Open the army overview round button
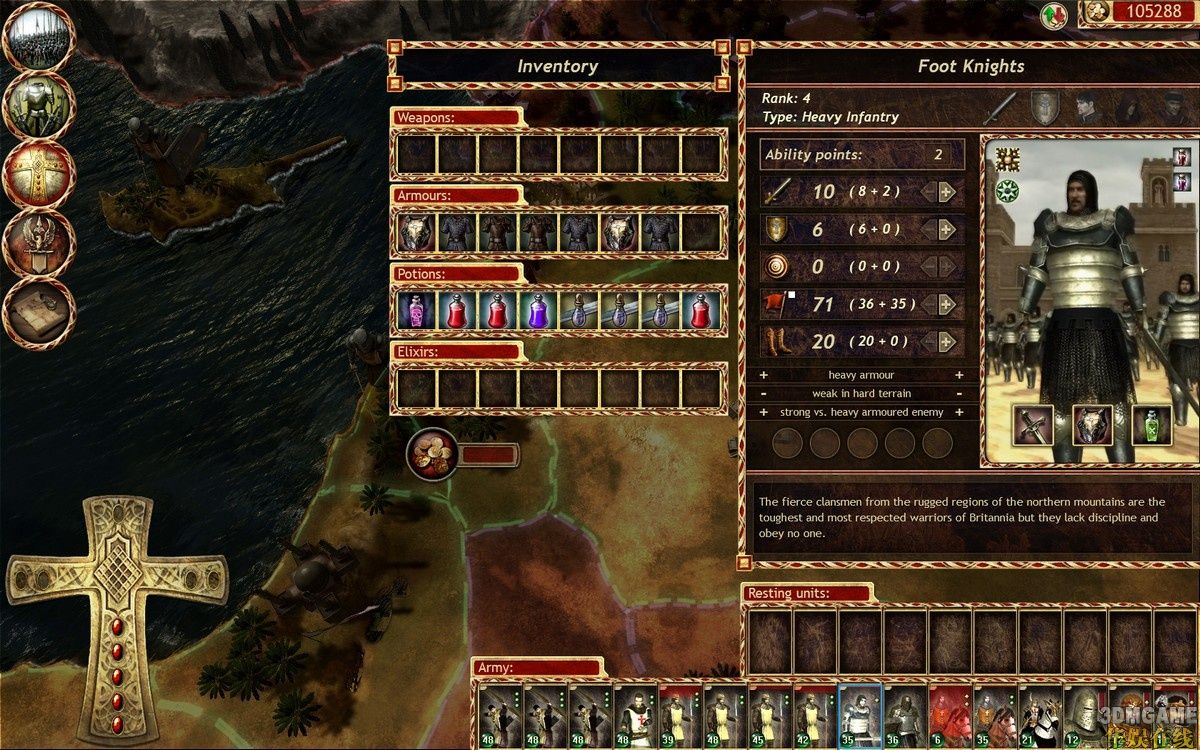The height and width of the screenshot is (750, 1200). click(40, 38)
